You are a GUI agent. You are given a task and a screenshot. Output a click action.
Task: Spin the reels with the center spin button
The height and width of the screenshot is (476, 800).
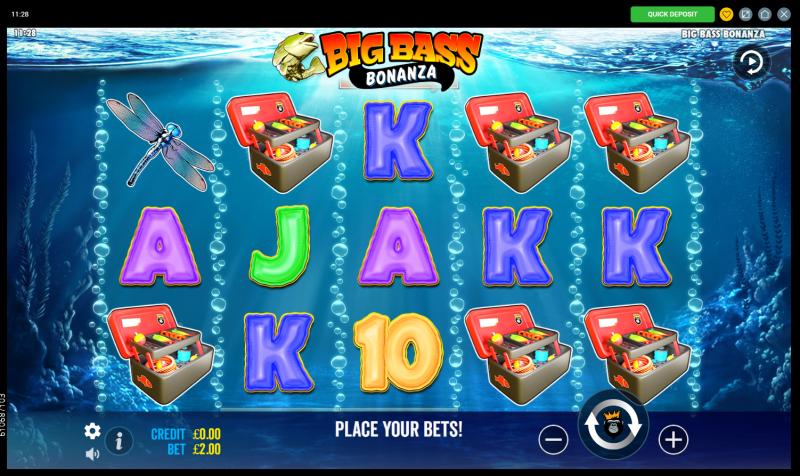click(x=613, y=426)
